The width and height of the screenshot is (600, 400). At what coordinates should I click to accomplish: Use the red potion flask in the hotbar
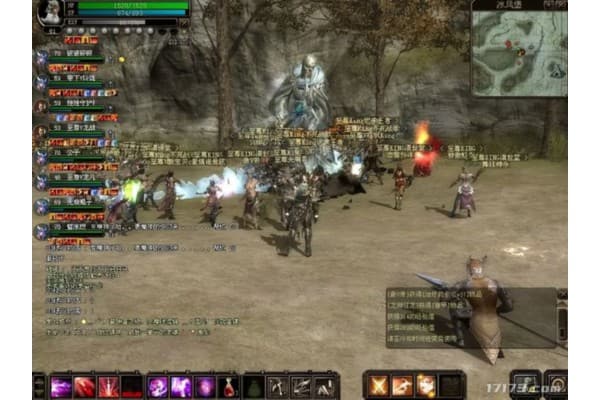click(229, 386)
